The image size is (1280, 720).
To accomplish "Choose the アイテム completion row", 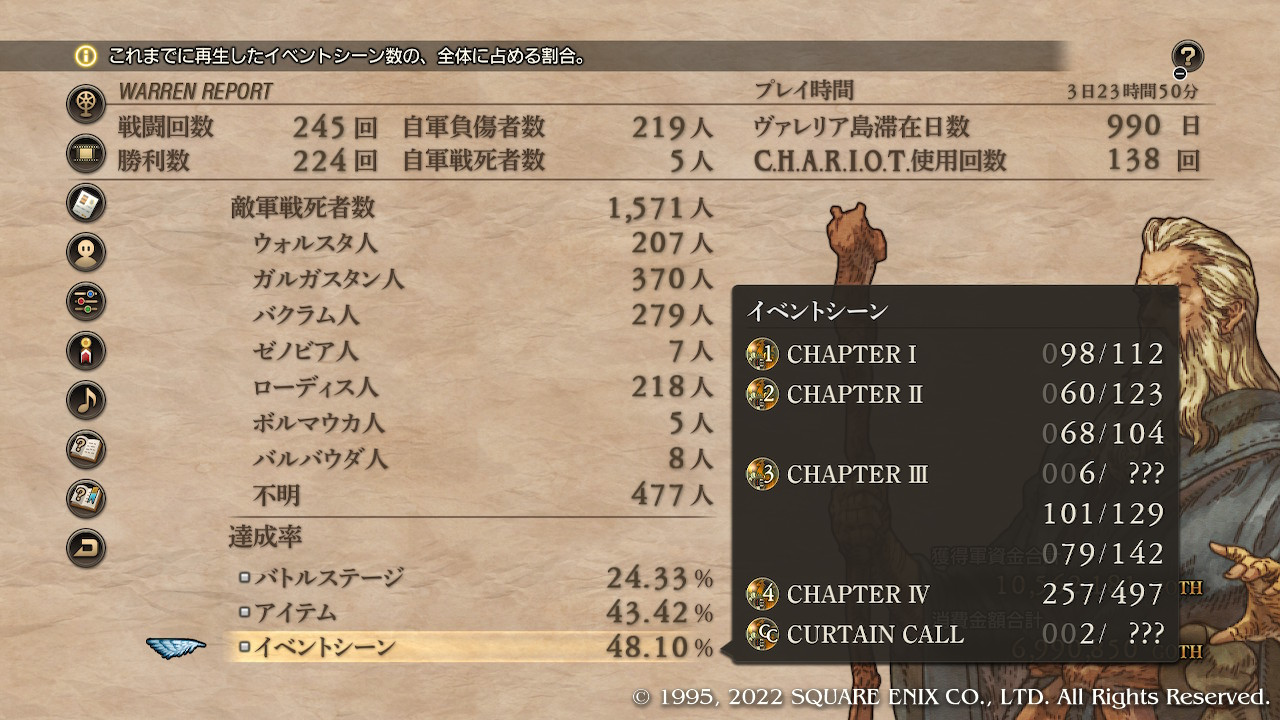I will point(475,612).
